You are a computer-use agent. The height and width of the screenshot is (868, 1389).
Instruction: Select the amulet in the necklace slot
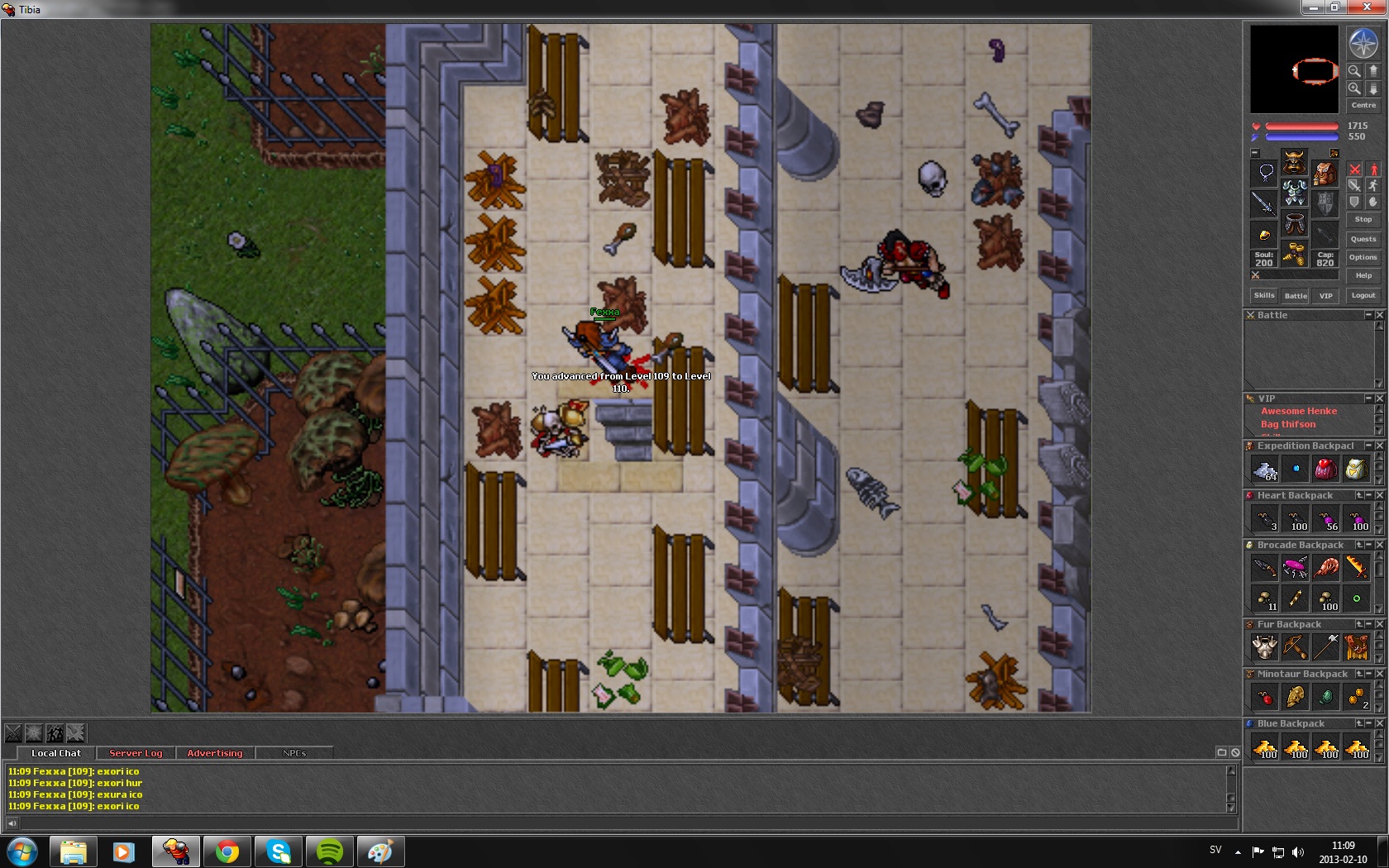[1265, 172]
